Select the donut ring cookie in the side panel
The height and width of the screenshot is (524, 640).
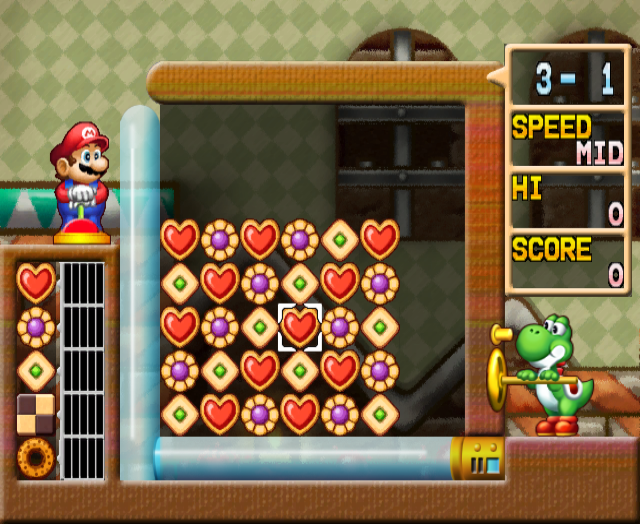point(36,457)
